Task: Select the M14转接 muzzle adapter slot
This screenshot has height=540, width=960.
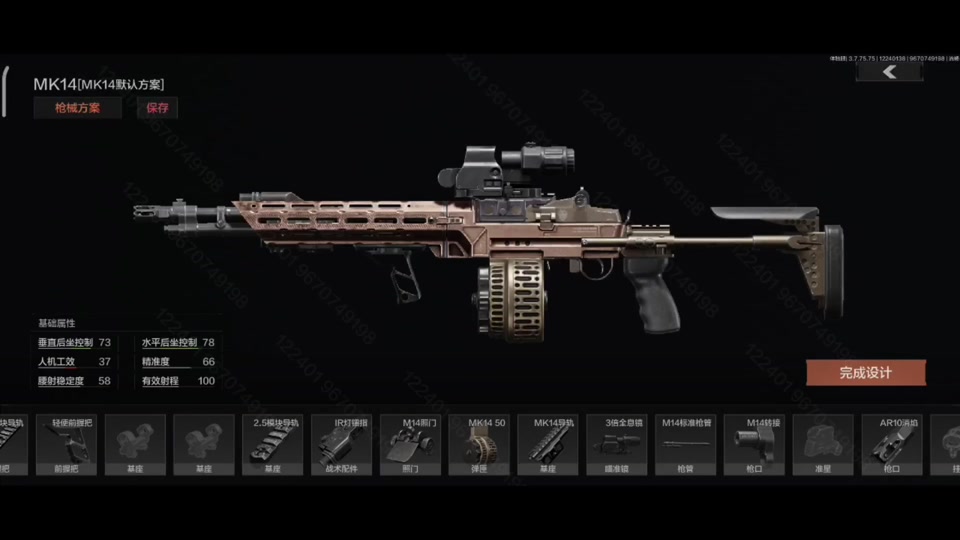Action: click(x=754, y=444)
